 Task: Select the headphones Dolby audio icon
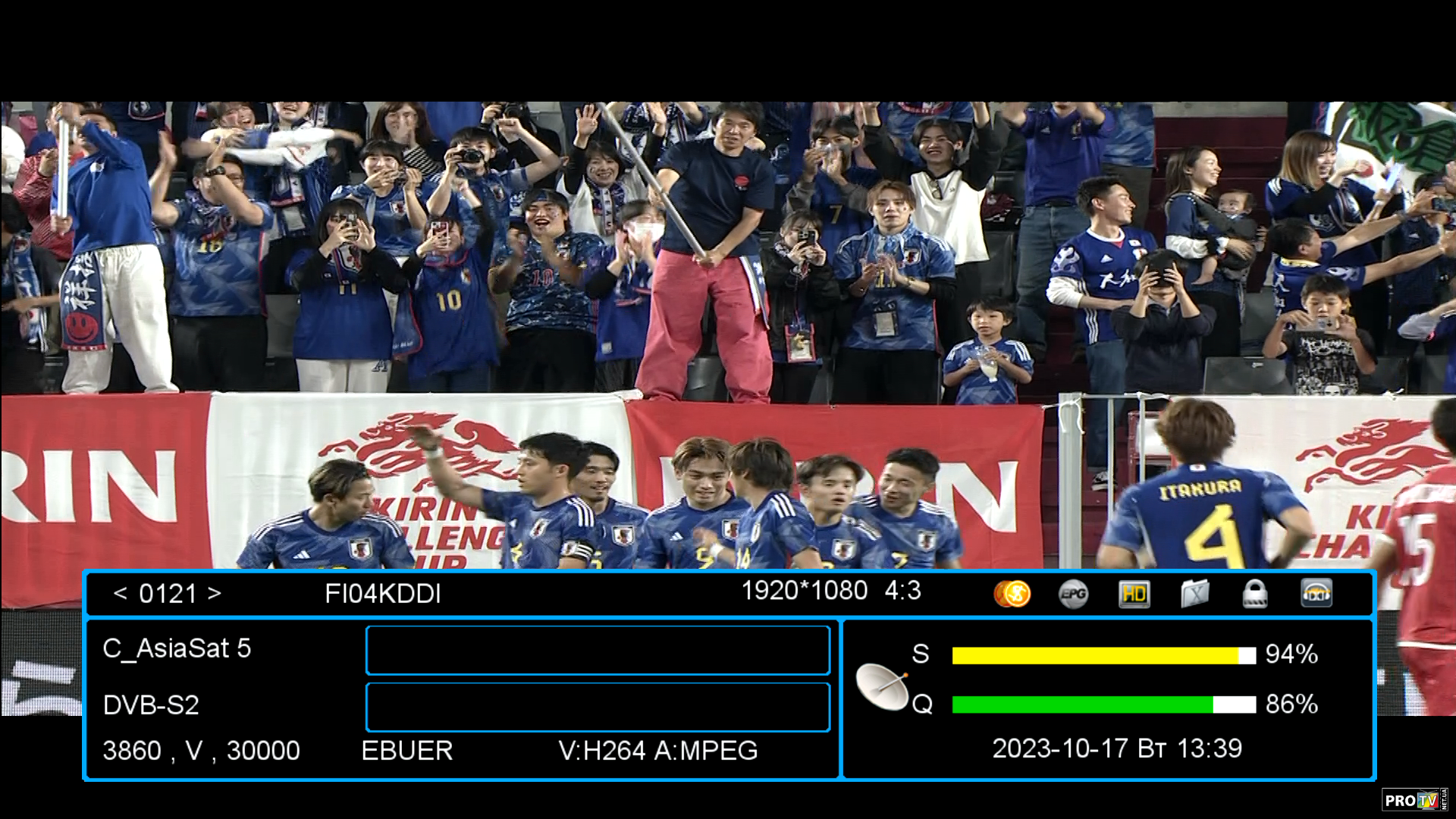pos(1316,594)
